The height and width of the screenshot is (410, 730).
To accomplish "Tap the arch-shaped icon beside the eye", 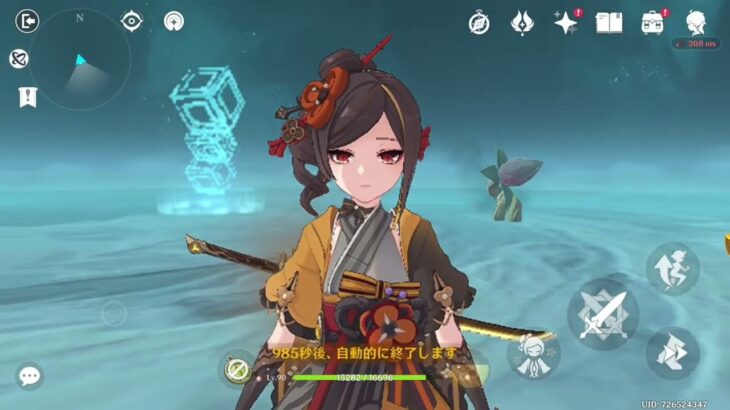I will (x=175, y=21).
